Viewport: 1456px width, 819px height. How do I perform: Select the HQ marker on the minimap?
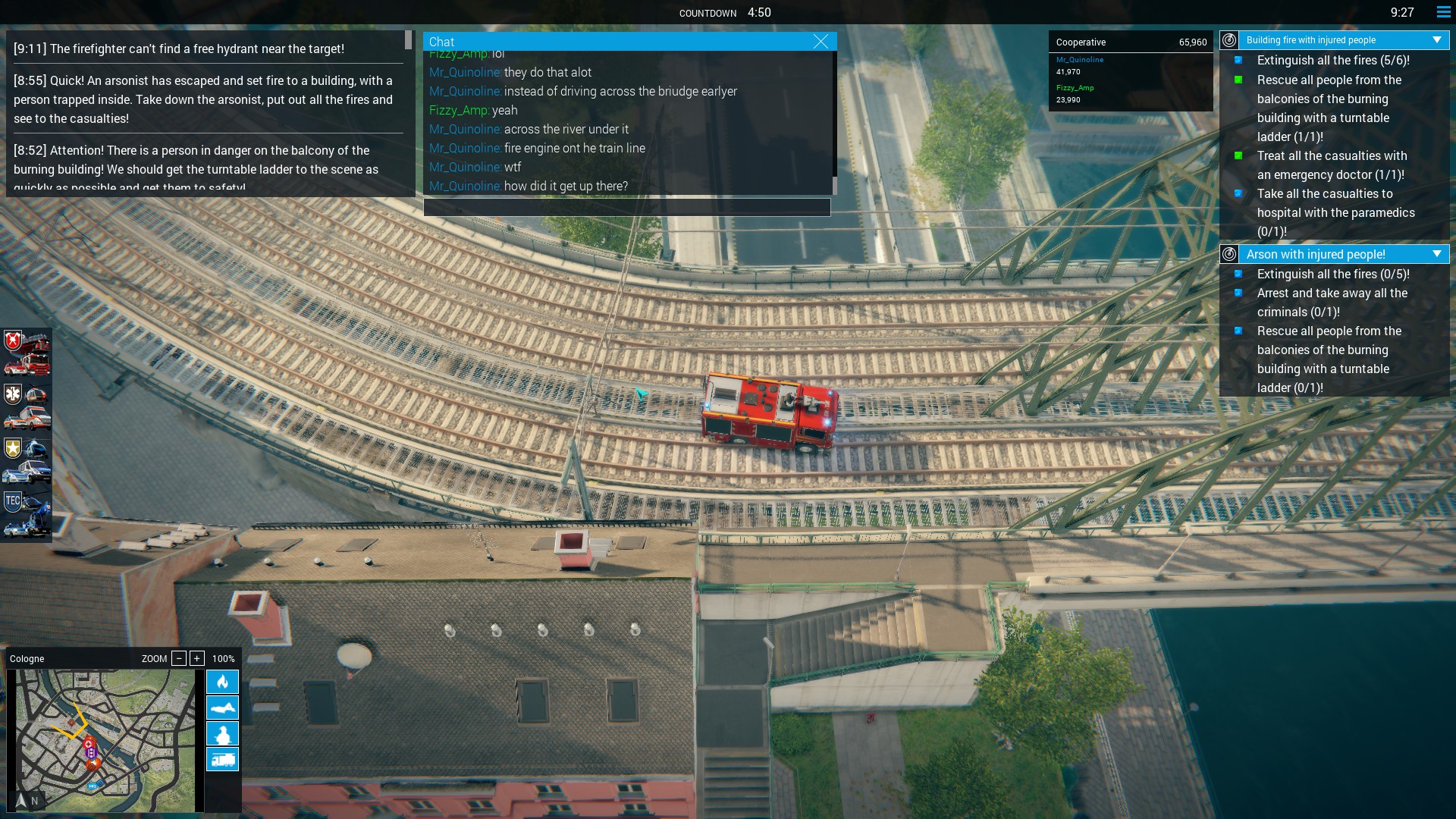tap(93, 786)
